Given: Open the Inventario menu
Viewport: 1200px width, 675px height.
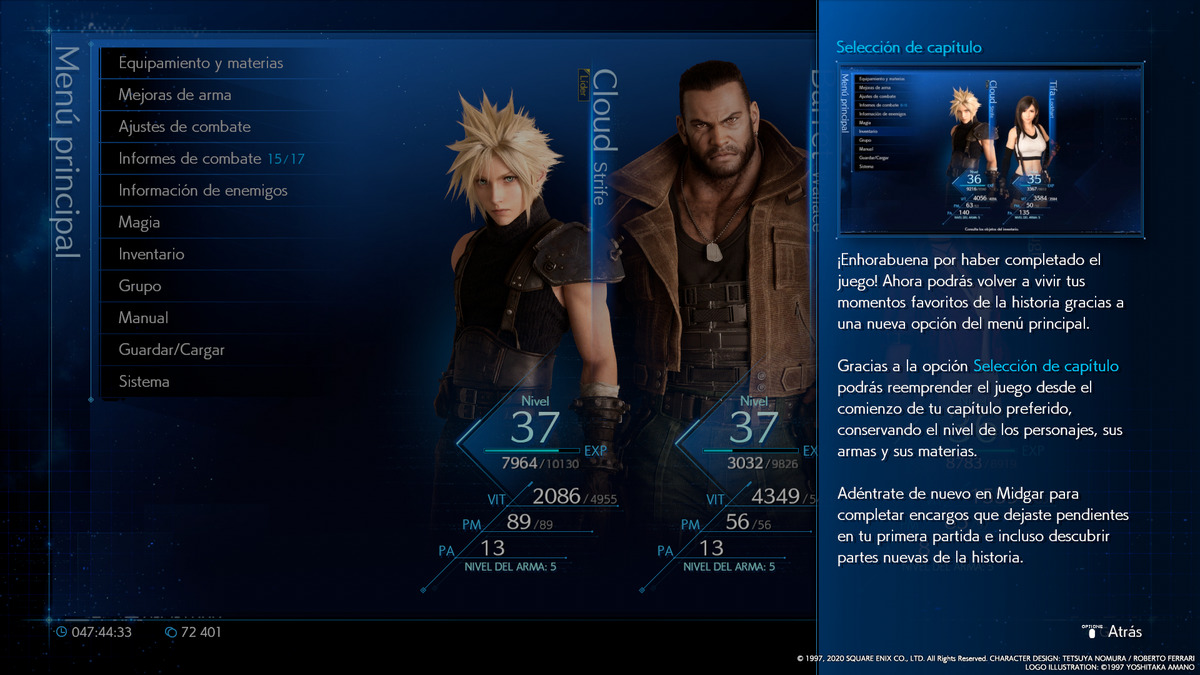Looking at the screenshot, I should point(151,254).
